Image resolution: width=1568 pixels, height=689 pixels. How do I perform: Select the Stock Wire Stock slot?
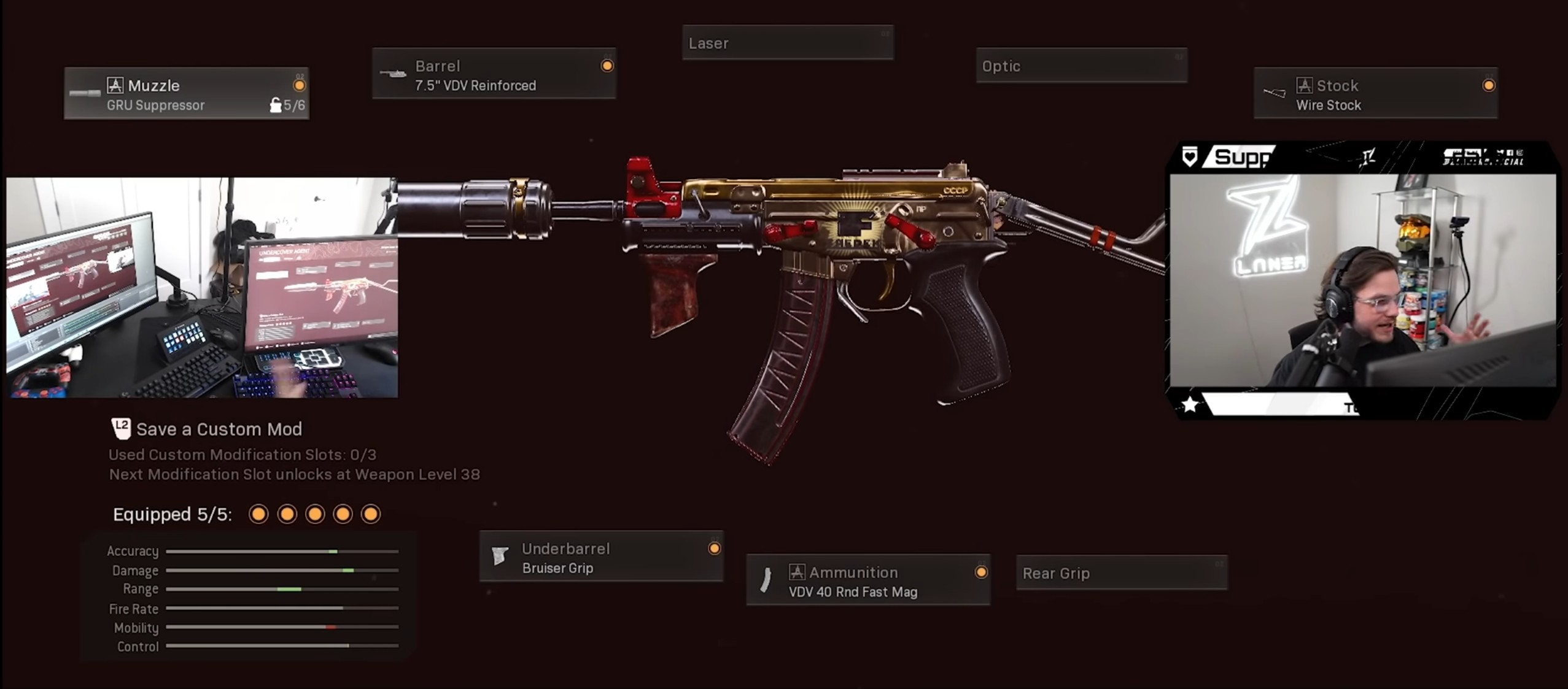pyautogui.click(x=1375, y=94)
